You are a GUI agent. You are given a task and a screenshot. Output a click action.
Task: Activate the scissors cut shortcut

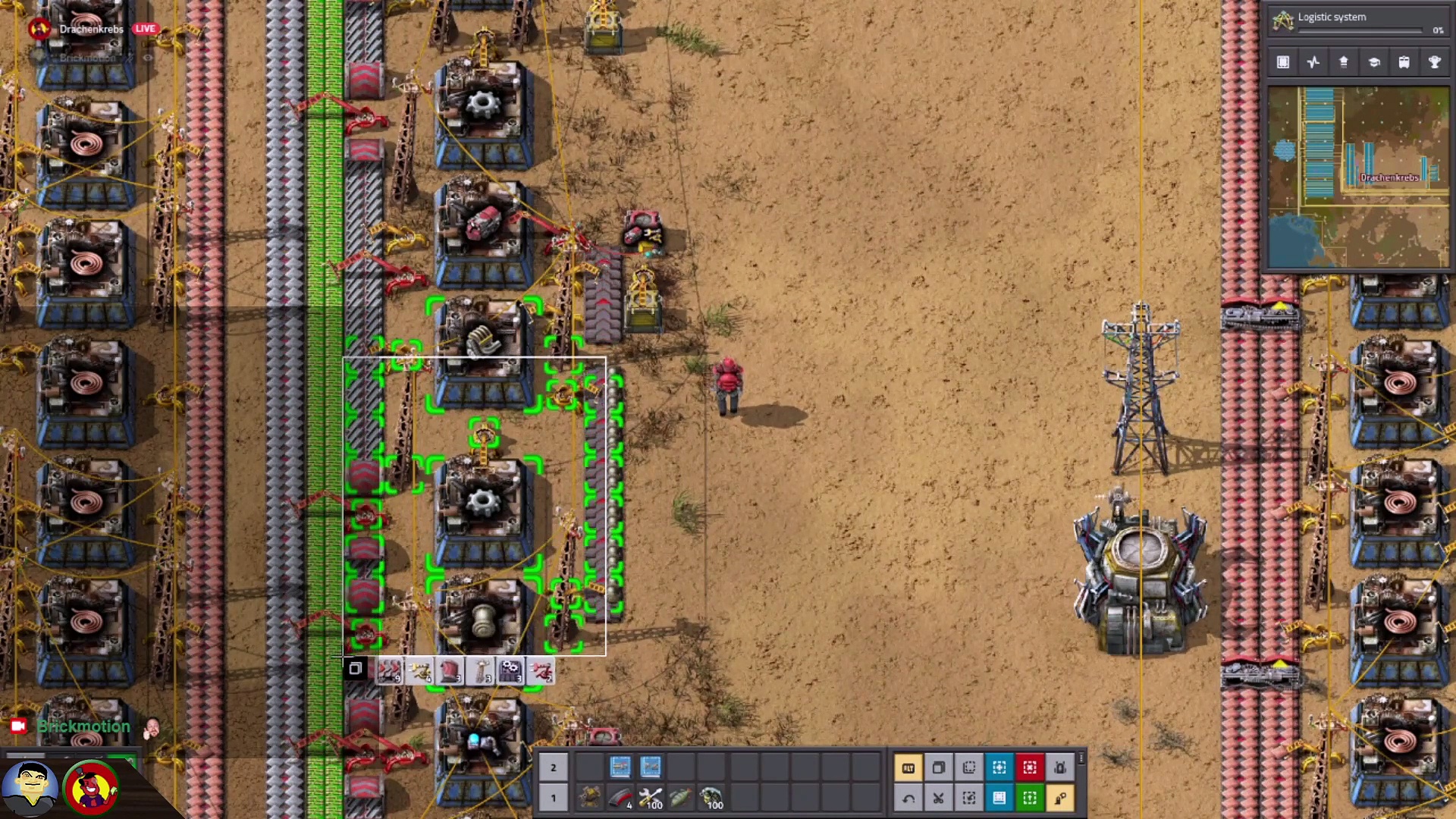(x=939, y=798)
